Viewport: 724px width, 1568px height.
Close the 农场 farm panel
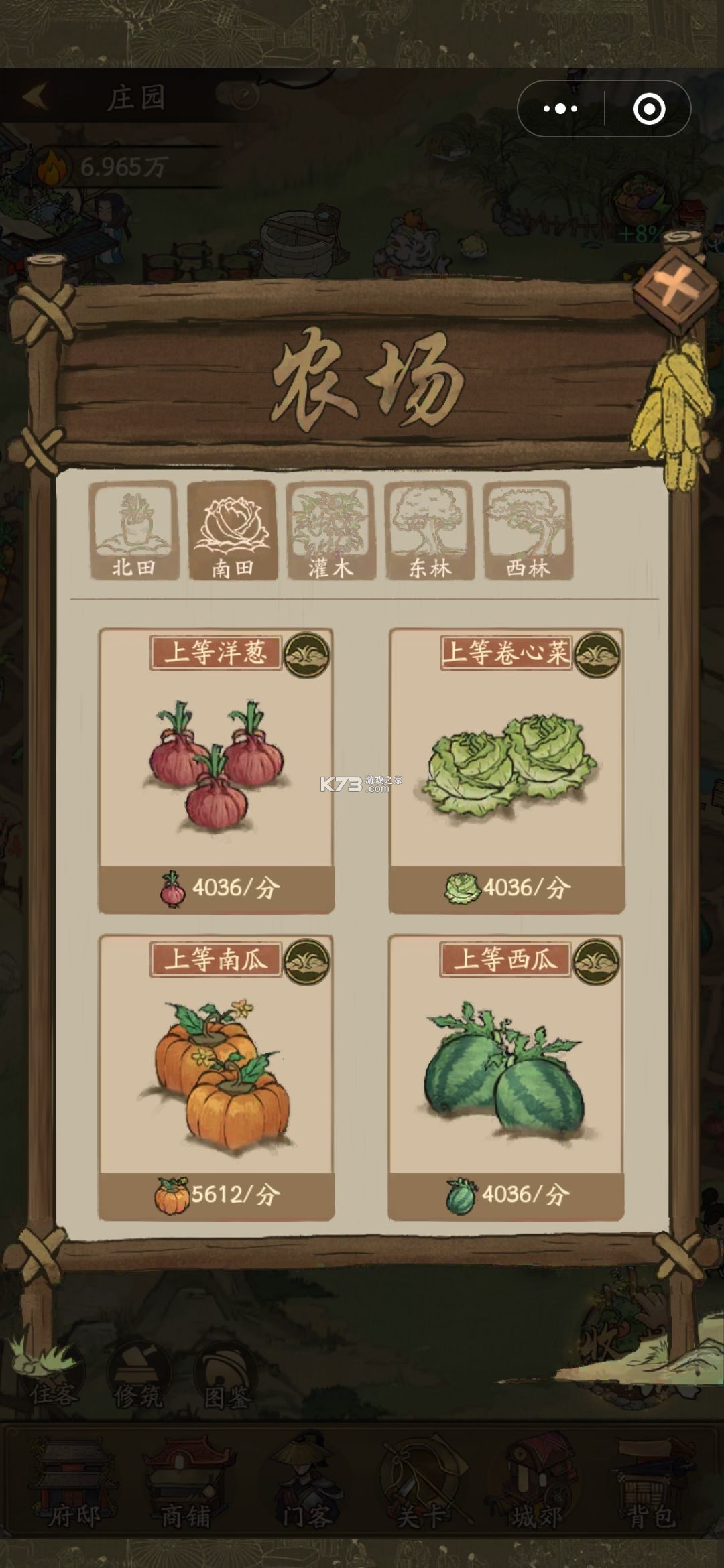click(676, 289)
